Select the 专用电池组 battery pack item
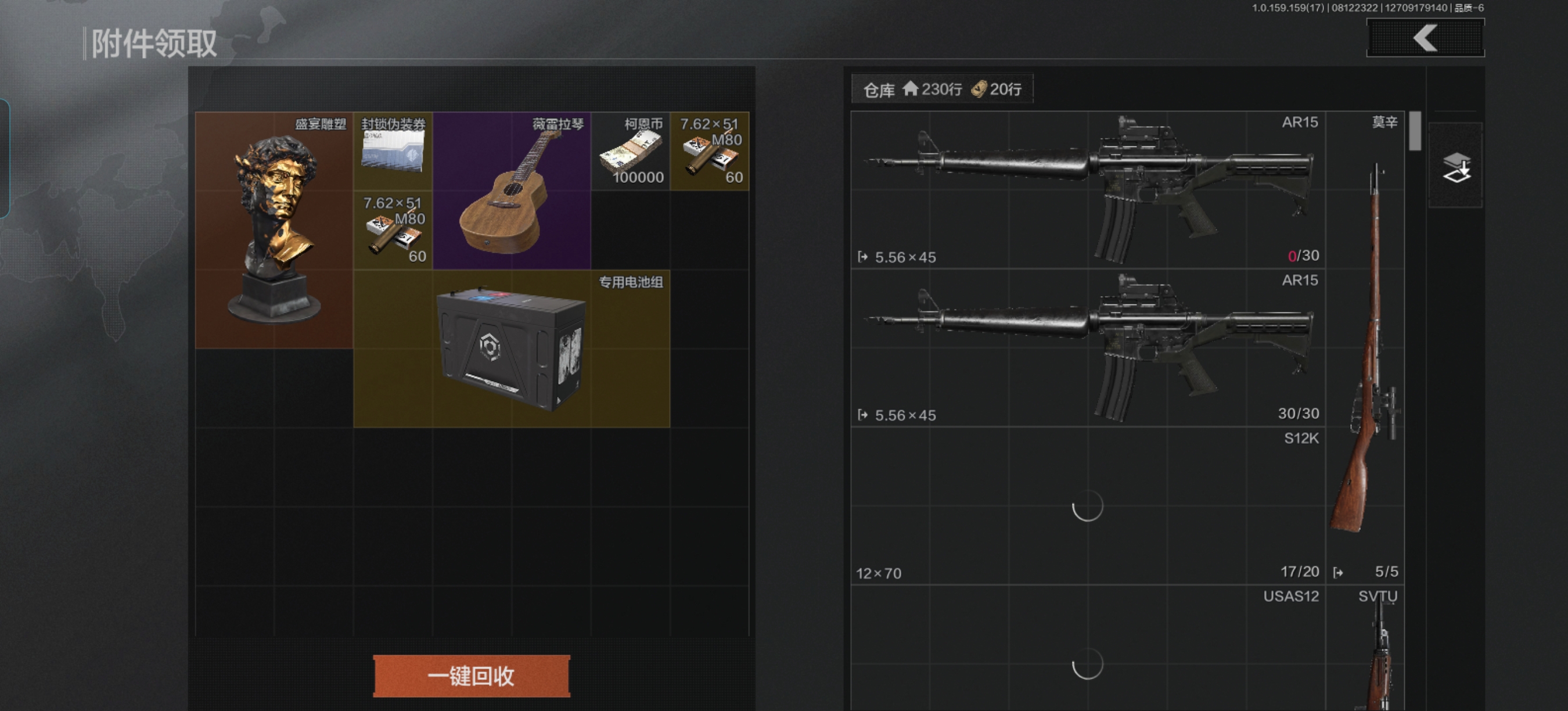Viewport: 1568px width, 711px height. pyautogui.click(x=511, y=348)
